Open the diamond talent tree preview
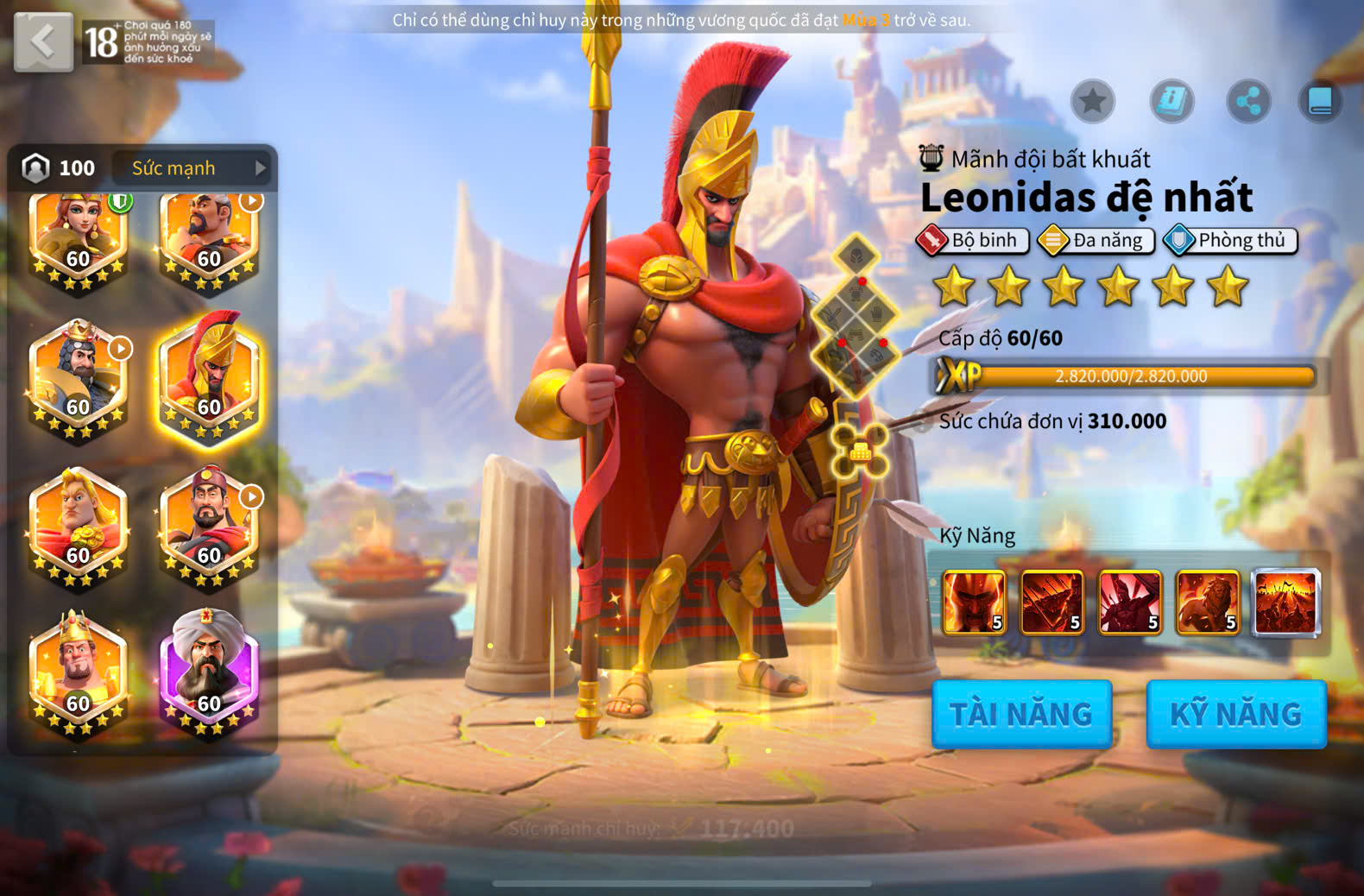 (x=856, y=317)
